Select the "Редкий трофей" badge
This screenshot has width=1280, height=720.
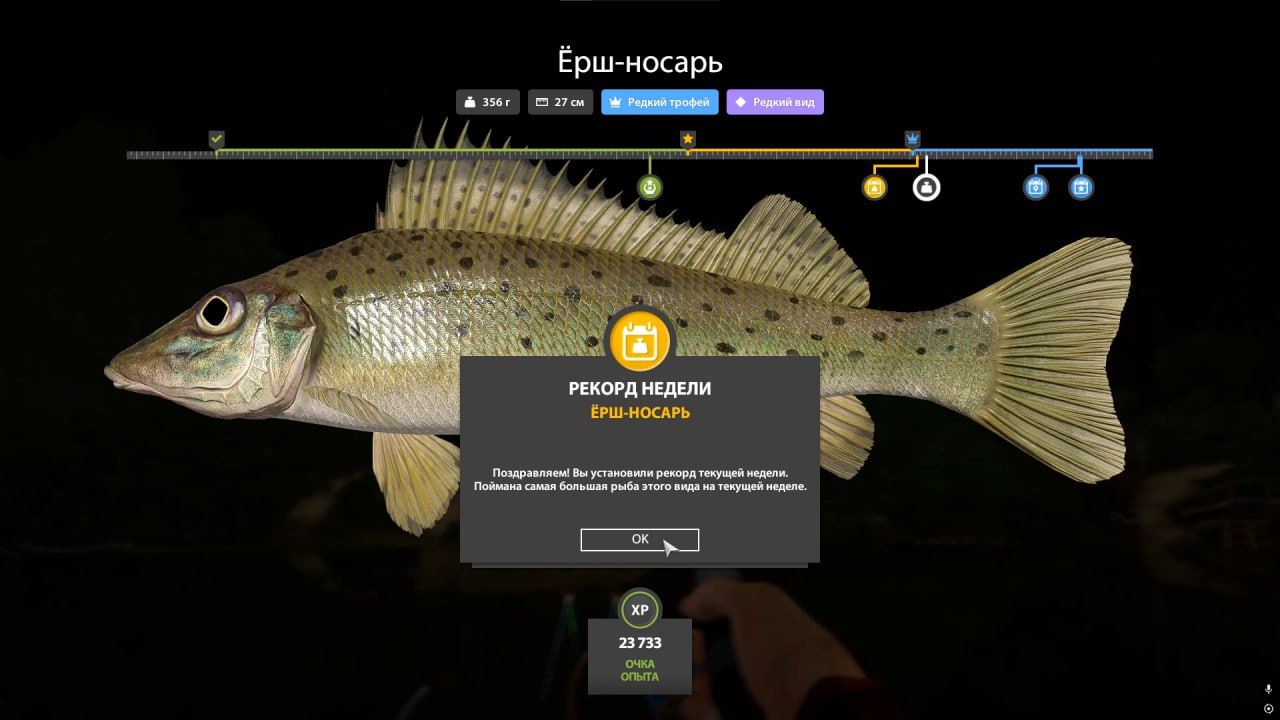click(x=660, y=102)
